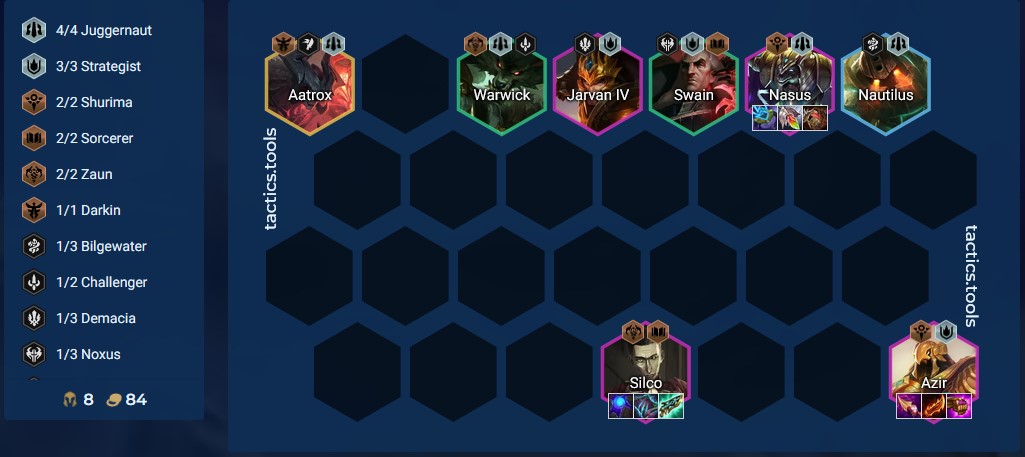
Task: Select the Azir unit
Action: [x=933, y=370]
